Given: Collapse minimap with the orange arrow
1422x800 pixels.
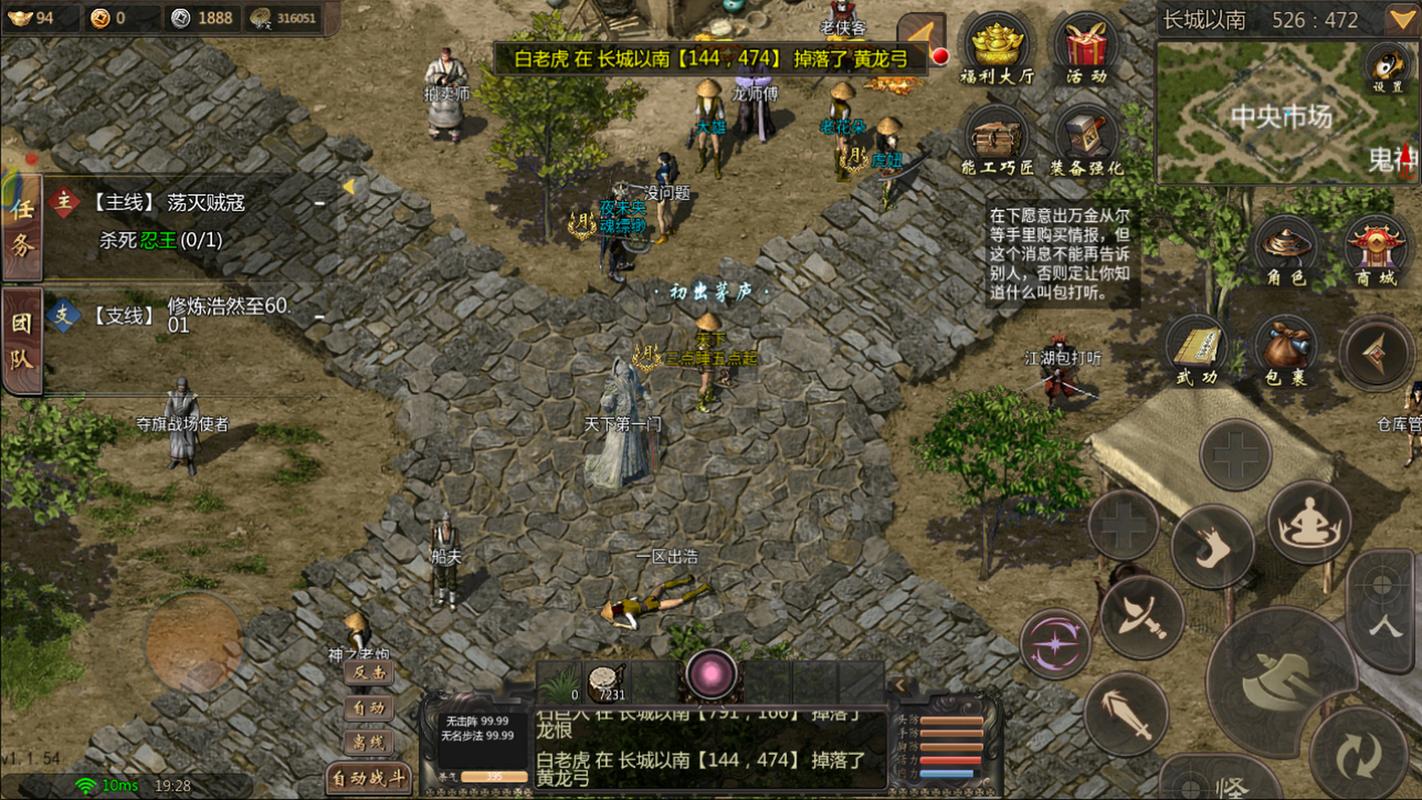Looking at the screenshot, I should [1401, 19].
